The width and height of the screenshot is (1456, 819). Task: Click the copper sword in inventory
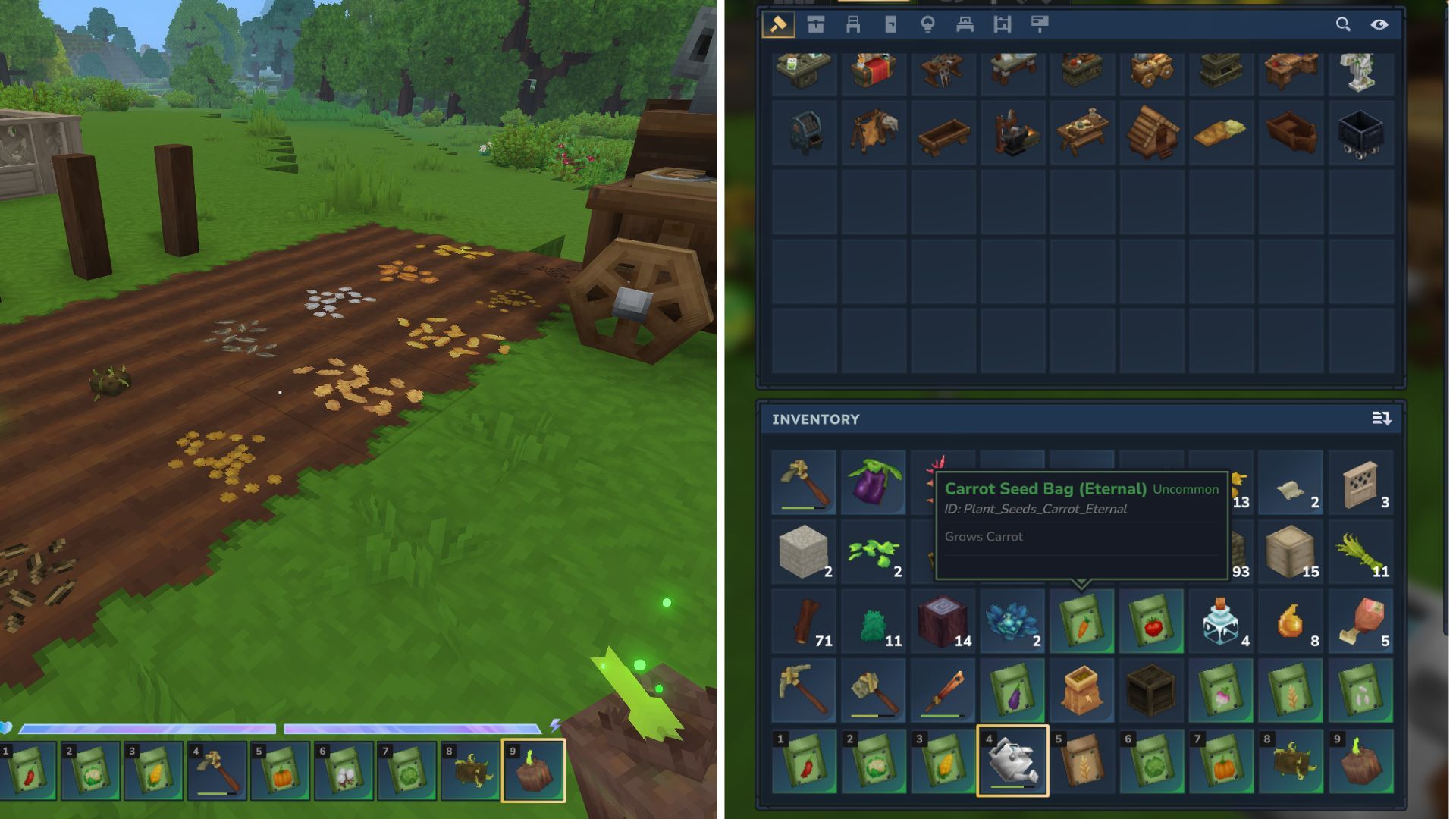943,689
